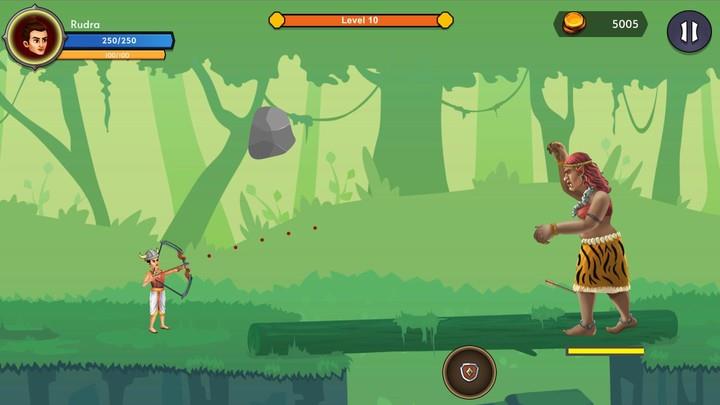Activate the shield ability button

tap(469, 372)
